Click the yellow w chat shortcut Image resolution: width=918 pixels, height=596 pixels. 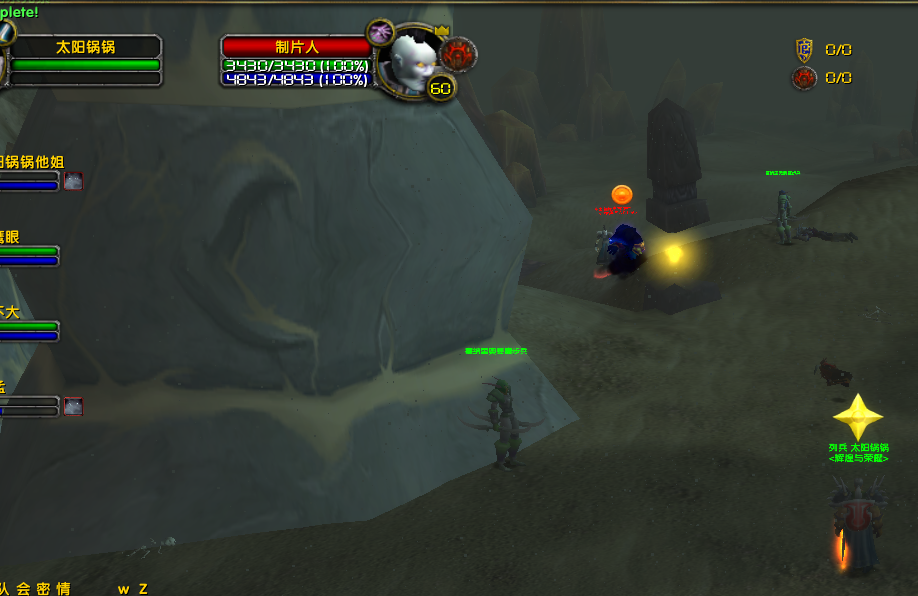pos(123,589)
